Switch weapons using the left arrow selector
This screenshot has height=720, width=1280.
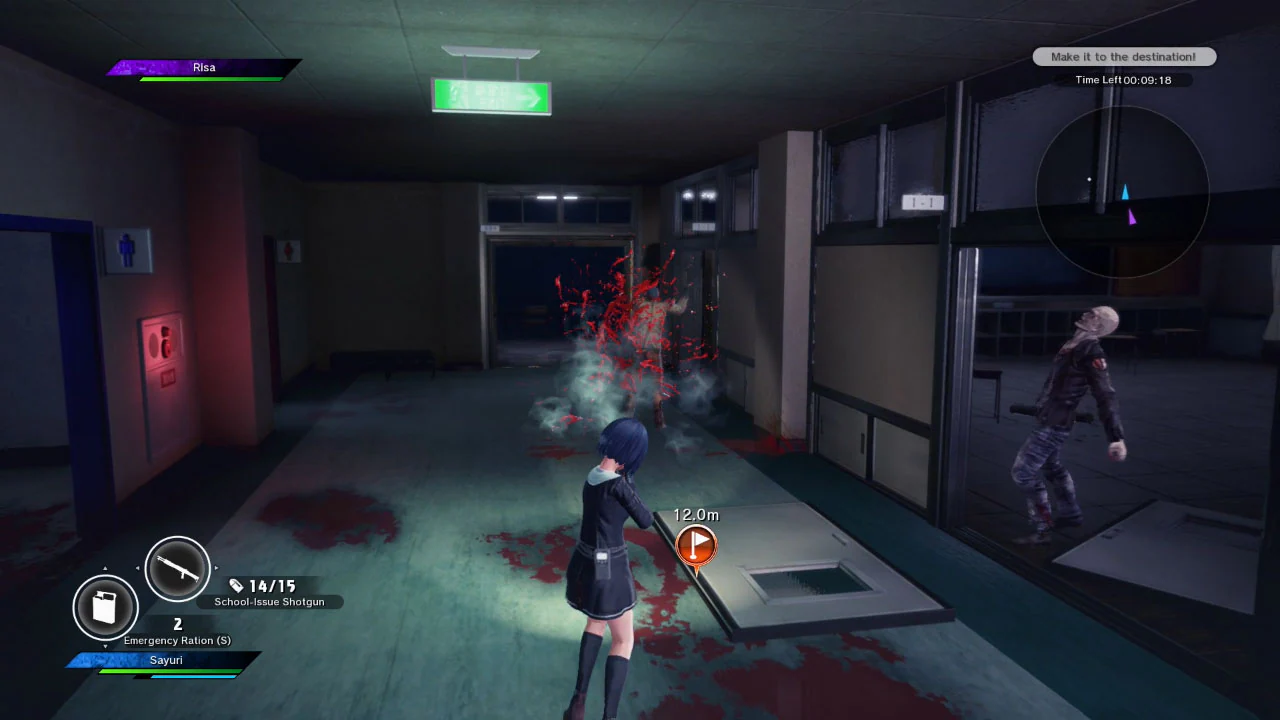[x=138, y=568]
